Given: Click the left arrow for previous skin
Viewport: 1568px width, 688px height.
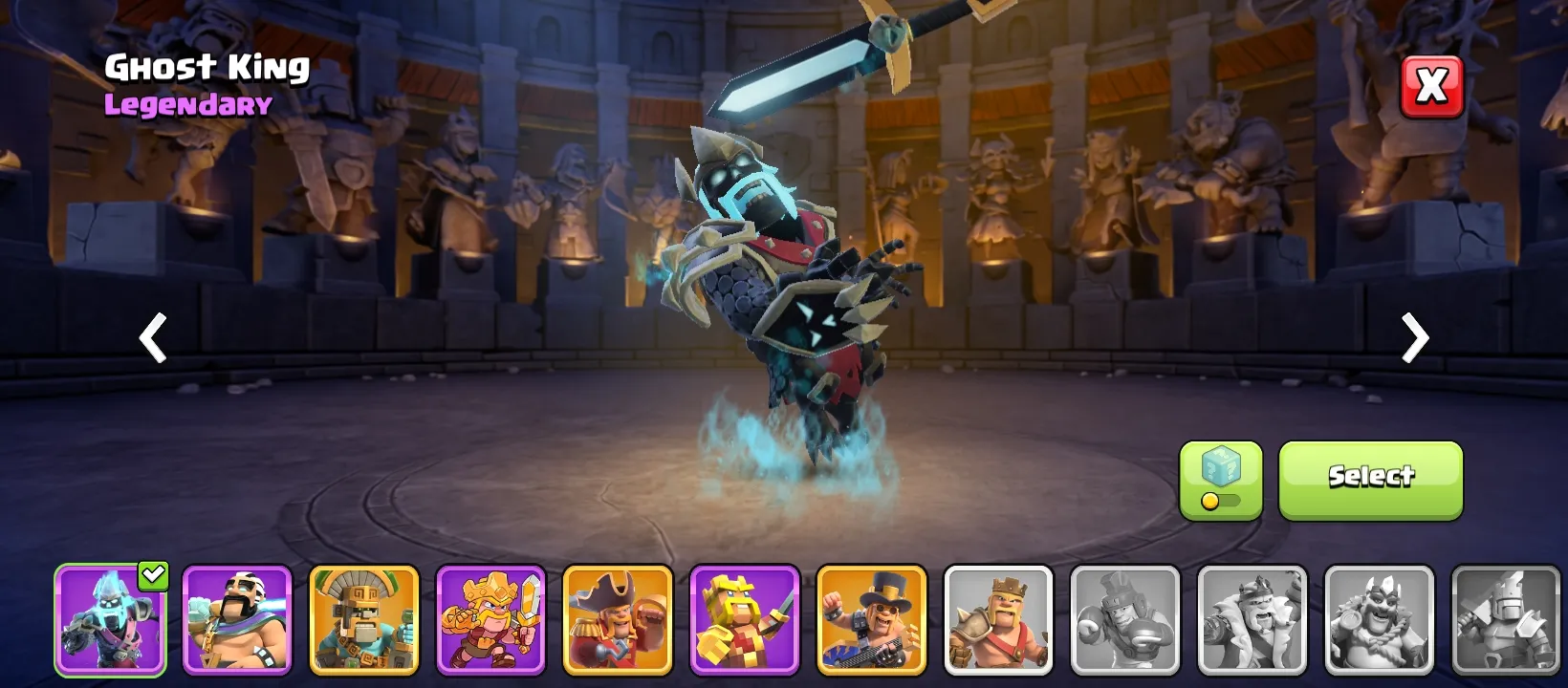Looking at the screenshot, I should pyautogui.click(x=153, y=338).
